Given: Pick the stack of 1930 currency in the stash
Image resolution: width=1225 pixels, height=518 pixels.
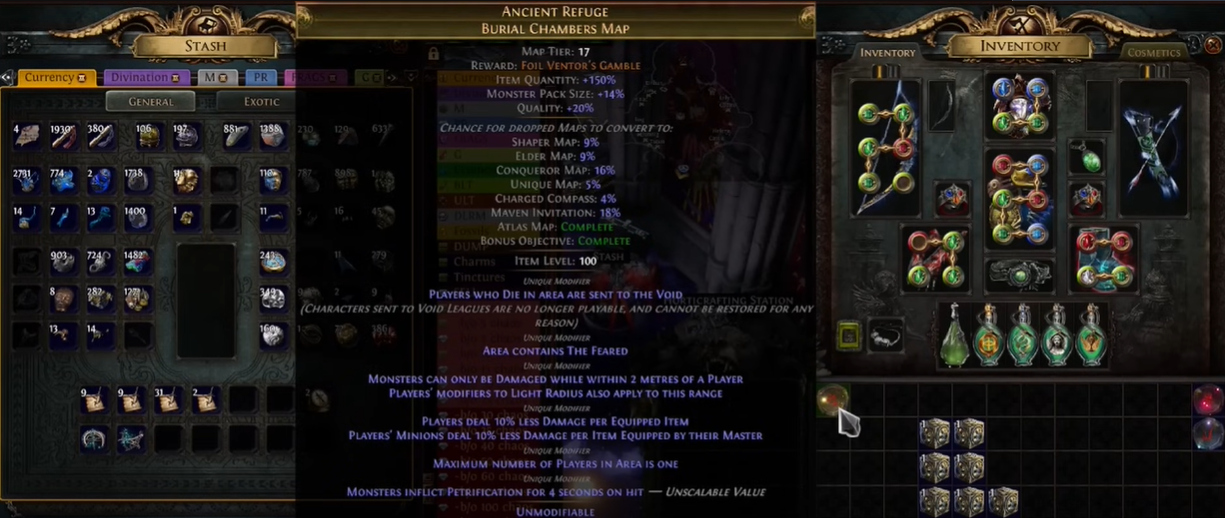Looking at the screenshot, I should 63,138.
